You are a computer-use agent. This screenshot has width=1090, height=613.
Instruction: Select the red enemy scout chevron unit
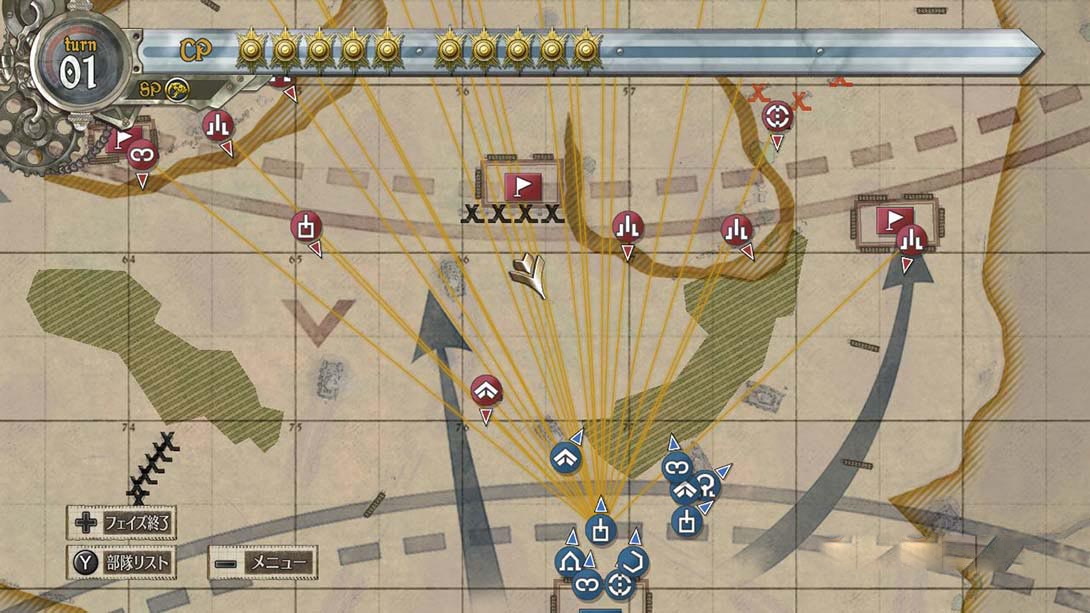[x=486, y=390]
